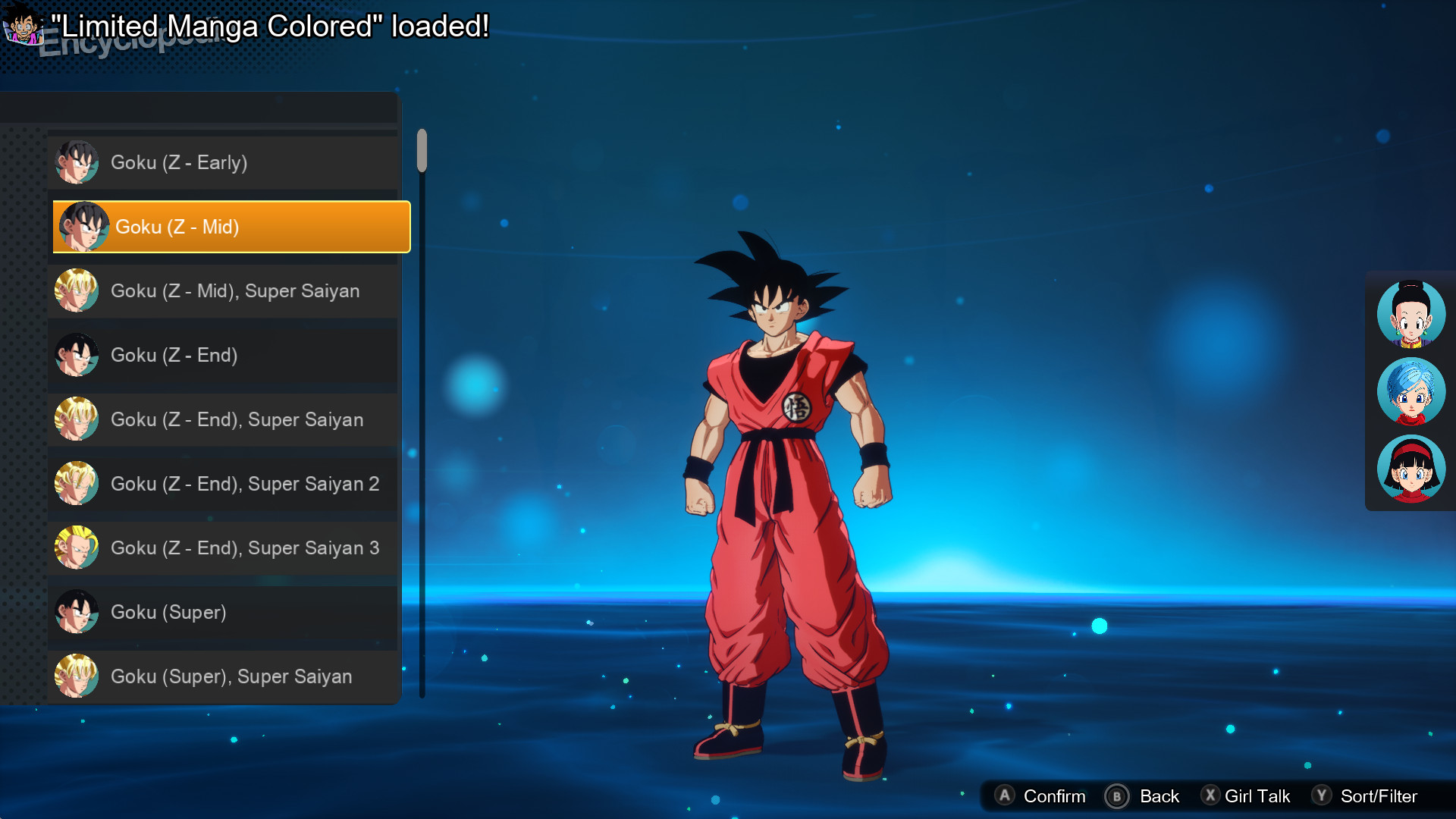Viewport: 1456px width, 819px height.
Task: Select the Chi-Chi portrait on the right sidebar
Action: click(1410, 314)
